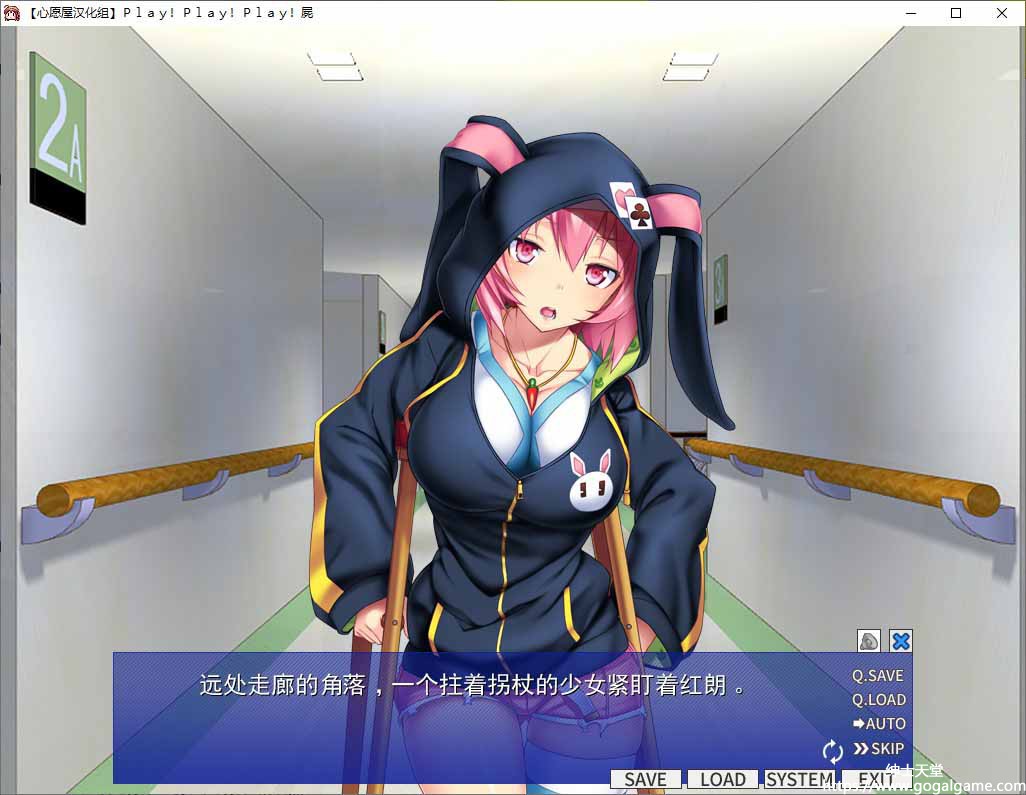Quick load with Q.LOAD
1026x795 pixels.
click(878, 700)
